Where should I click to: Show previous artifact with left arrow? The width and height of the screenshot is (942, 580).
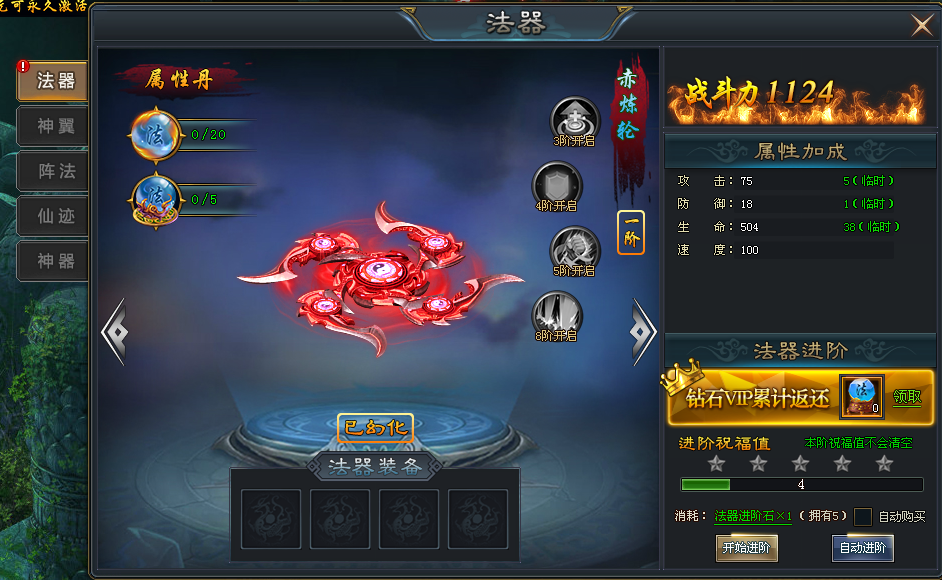(x=114, y=330)
